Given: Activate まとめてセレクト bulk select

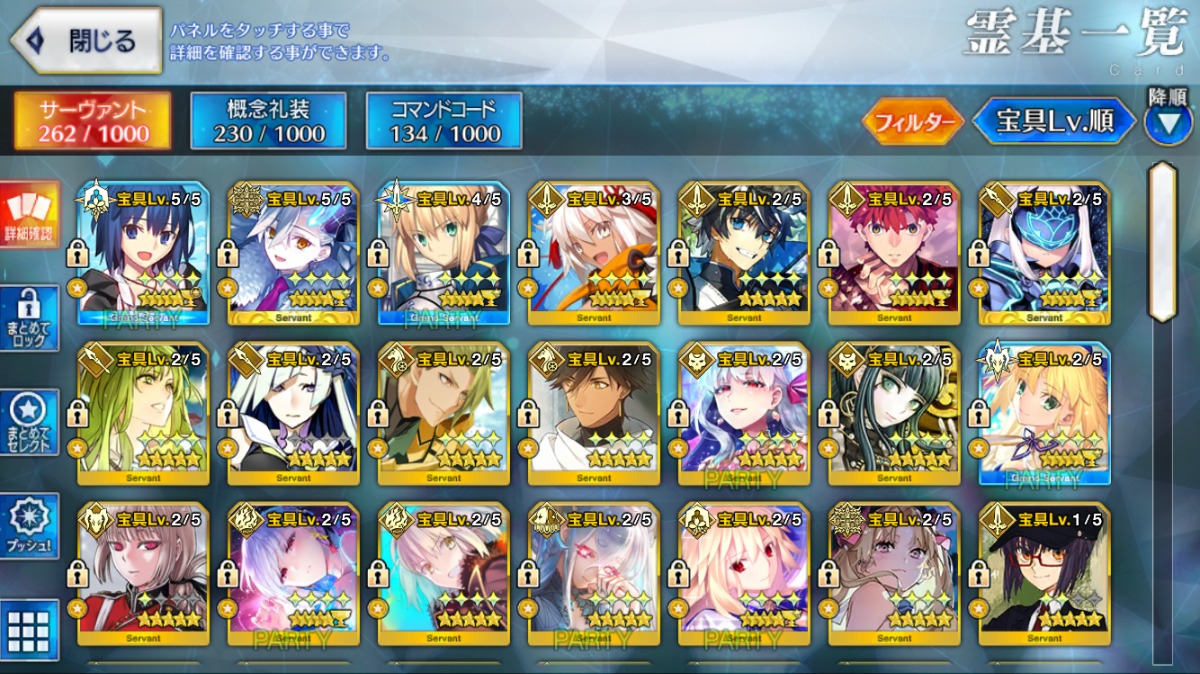Looking at the screenshot, I should (x=29, y=421).
